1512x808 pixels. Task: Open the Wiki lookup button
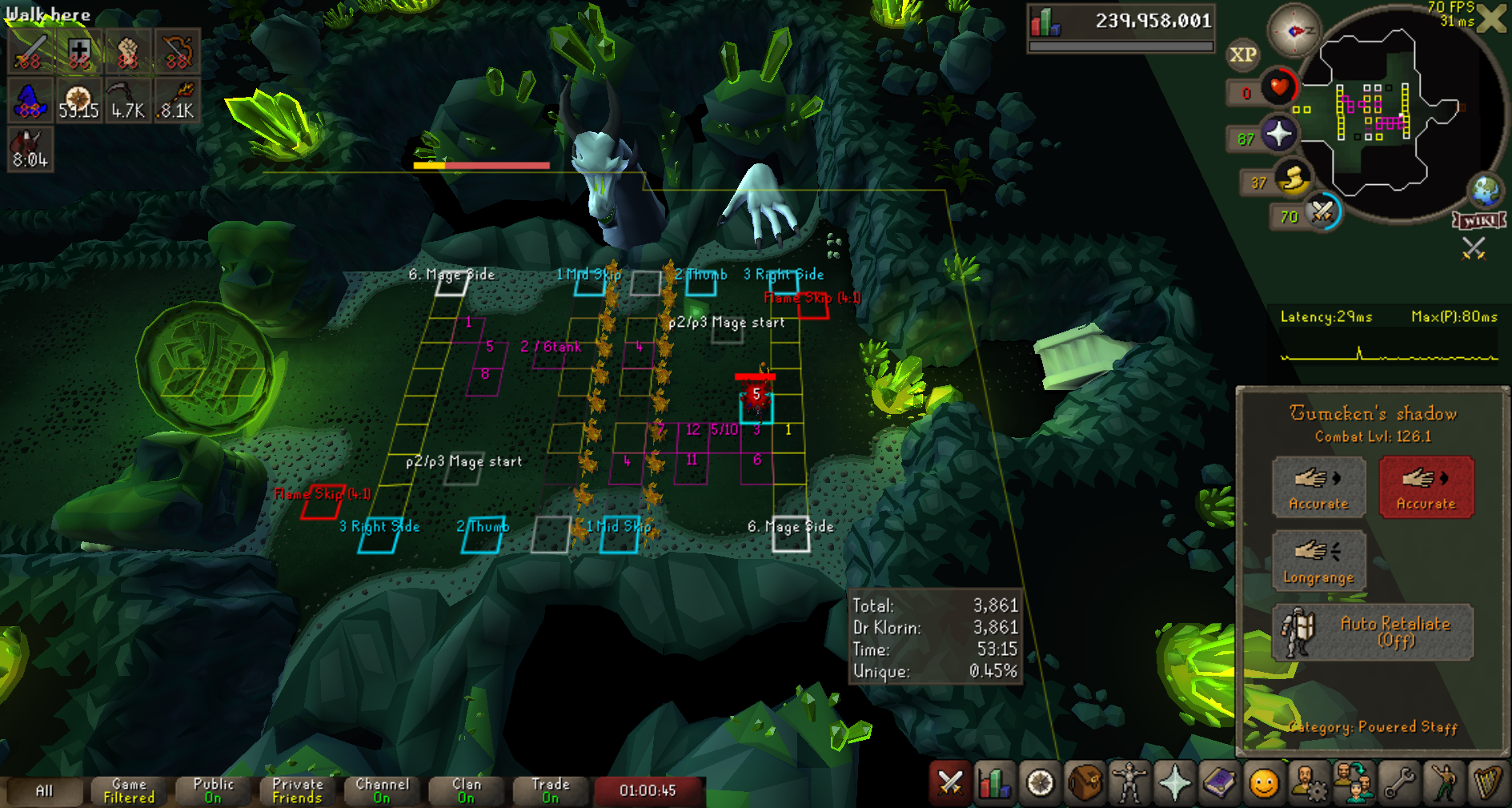tap(1479, 220)
